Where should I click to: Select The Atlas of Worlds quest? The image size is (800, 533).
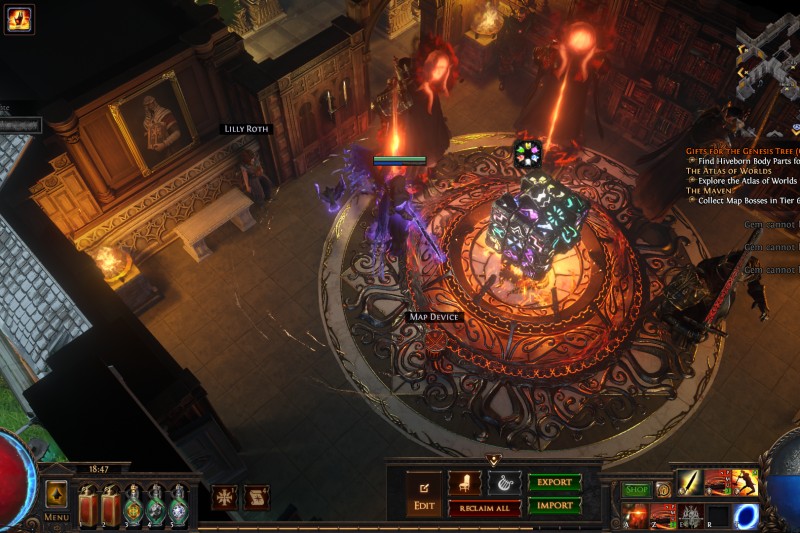[x=728, y=171]
